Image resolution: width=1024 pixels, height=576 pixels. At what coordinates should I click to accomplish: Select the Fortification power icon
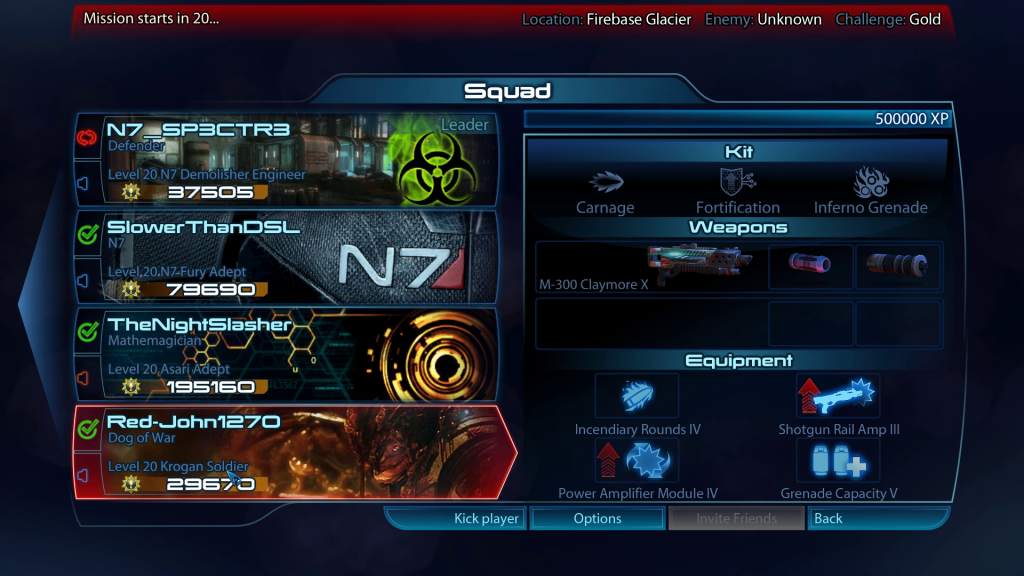coord(738,181)
